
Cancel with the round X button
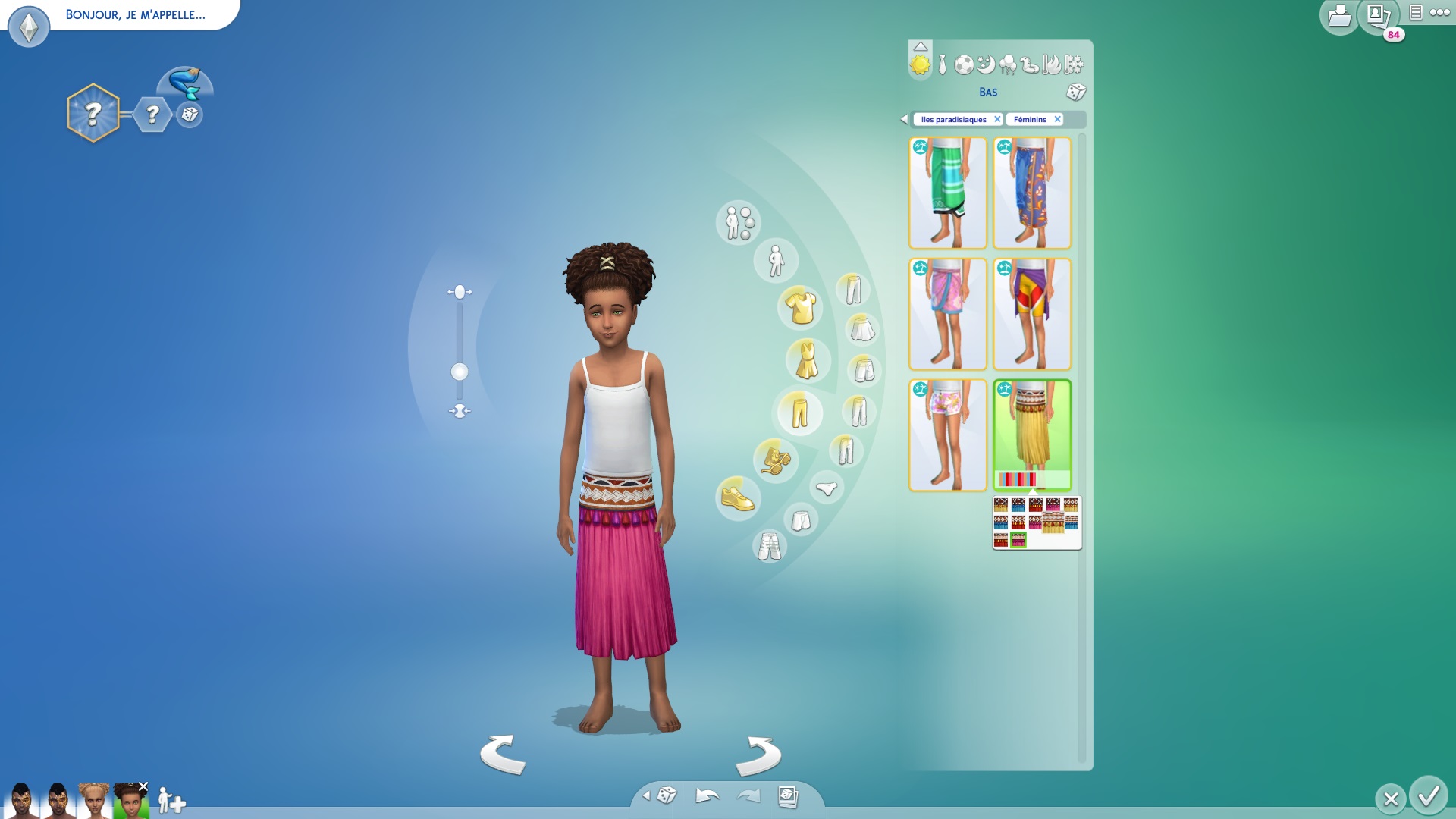(x=1390, y=799)
